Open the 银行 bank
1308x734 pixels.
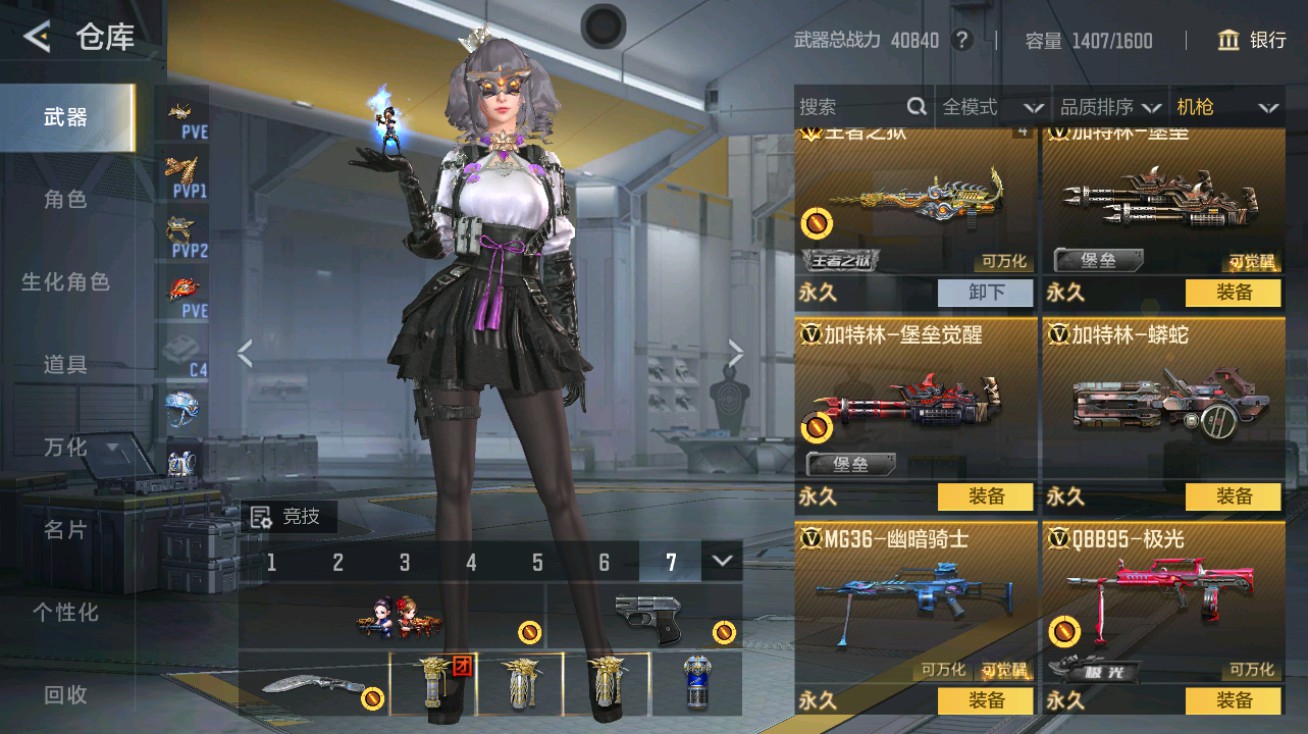coord(1251,40)
